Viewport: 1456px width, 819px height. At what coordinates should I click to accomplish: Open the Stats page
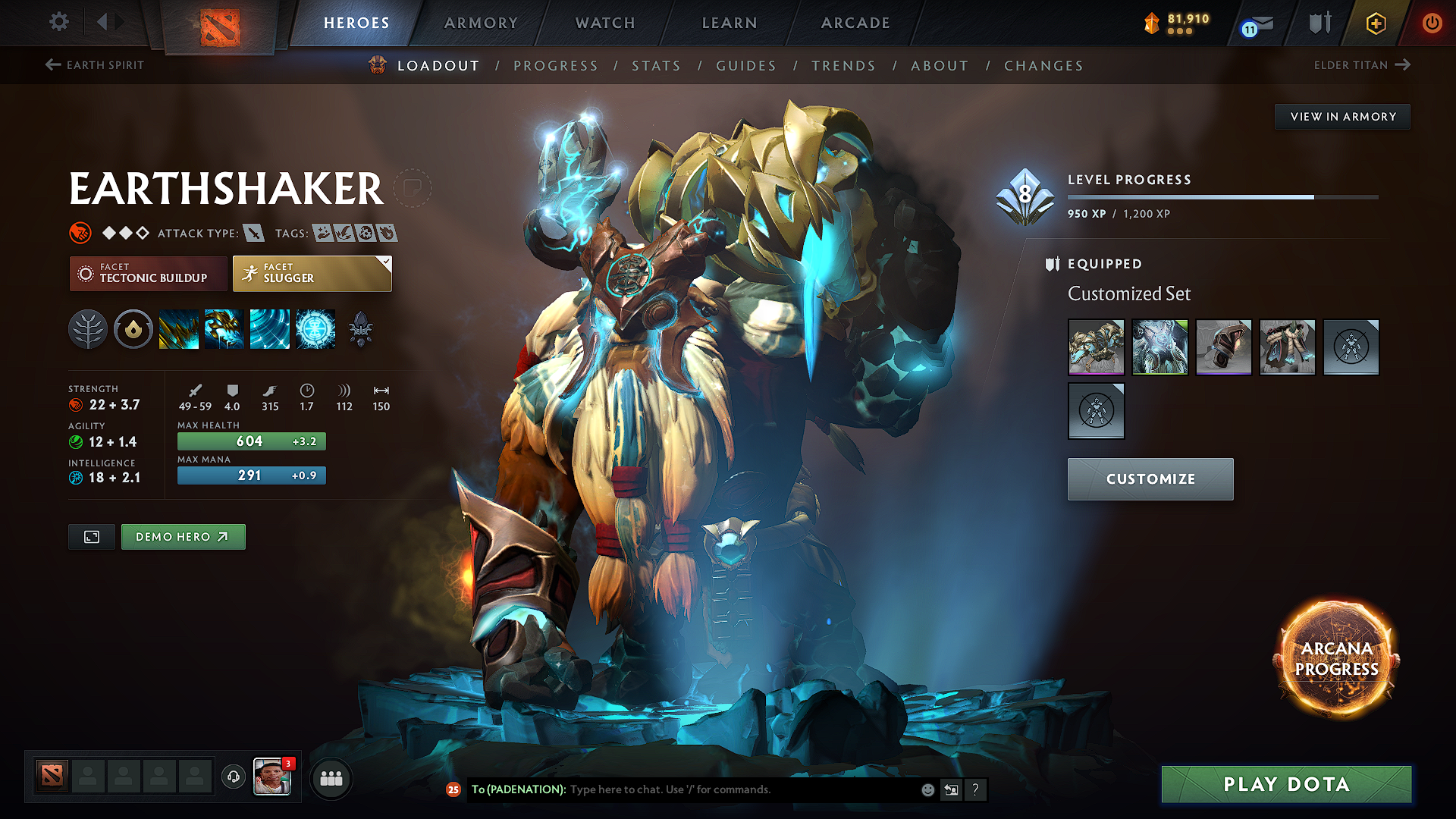657,66
